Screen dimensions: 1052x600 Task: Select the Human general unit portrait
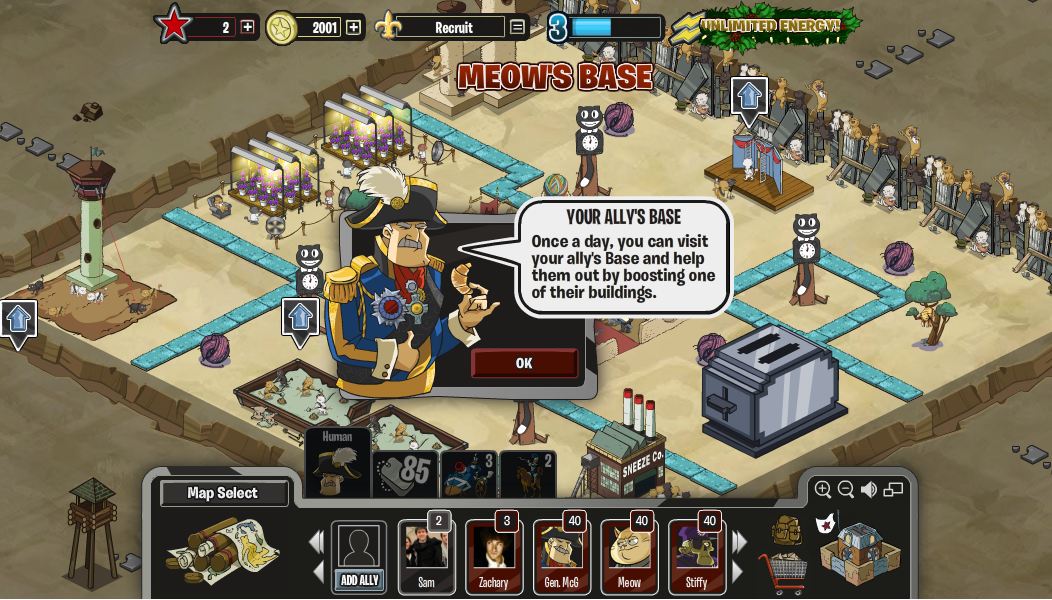click(337, 463)
